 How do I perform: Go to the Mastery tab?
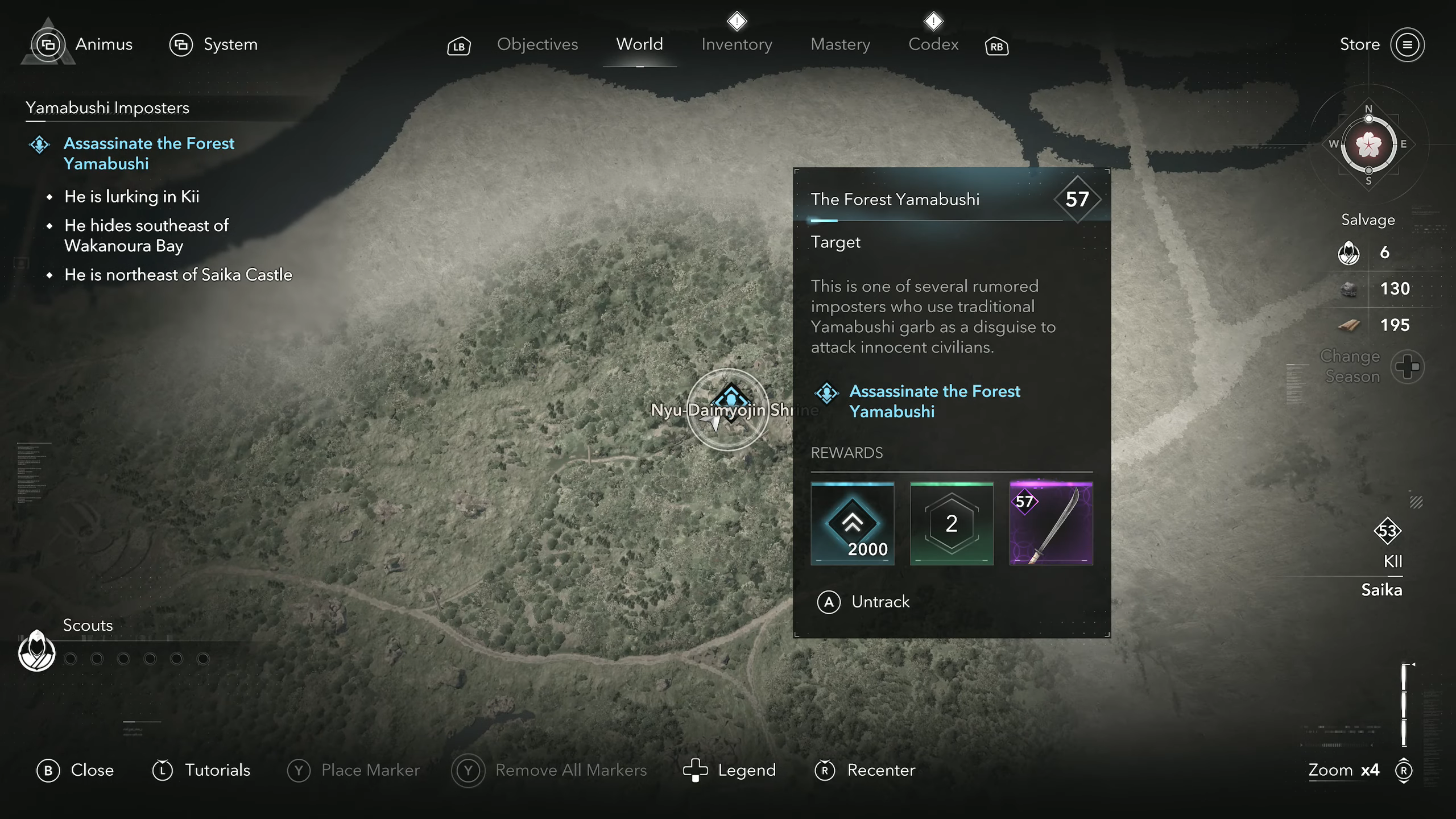(840, 44)
